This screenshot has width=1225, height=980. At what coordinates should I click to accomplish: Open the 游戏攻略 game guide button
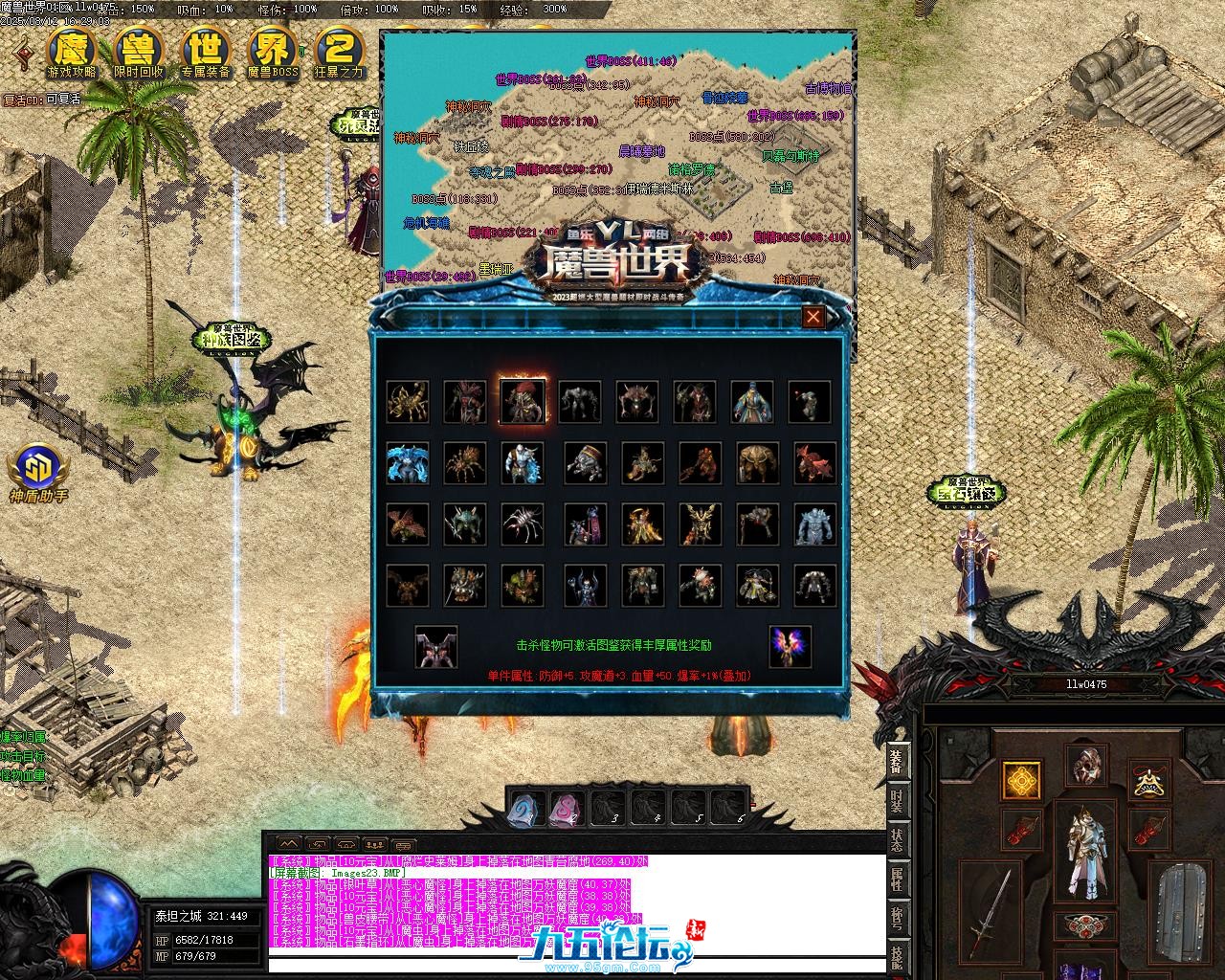point(72,53)
